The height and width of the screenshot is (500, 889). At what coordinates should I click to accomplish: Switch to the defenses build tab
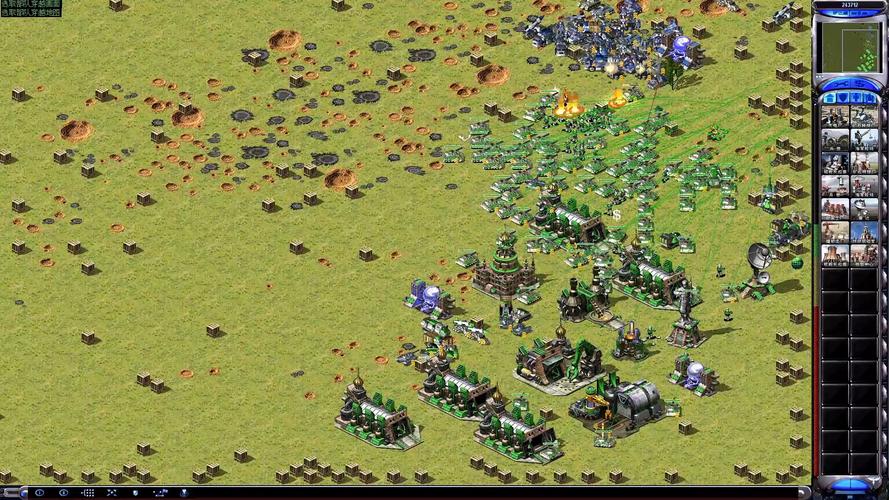tap(842, 98)
